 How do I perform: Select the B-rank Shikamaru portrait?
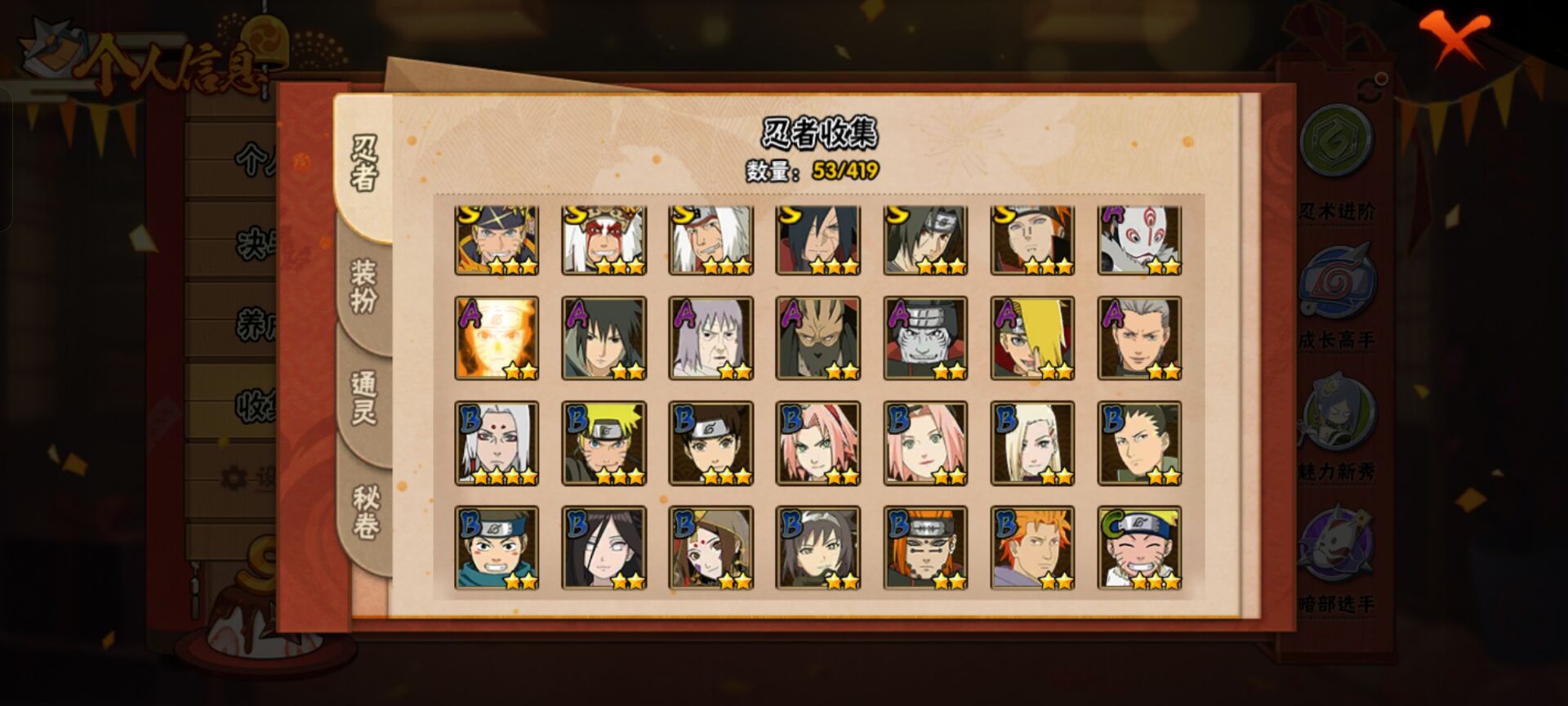pos(1139,443)
